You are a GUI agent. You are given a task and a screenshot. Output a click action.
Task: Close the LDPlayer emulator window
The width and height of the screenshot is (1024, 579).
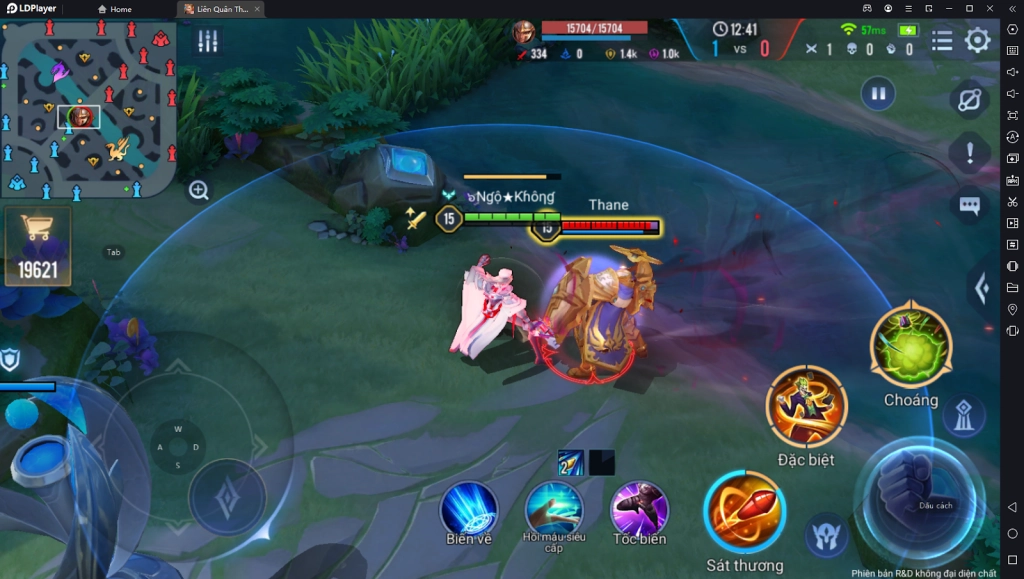point(989,8)
